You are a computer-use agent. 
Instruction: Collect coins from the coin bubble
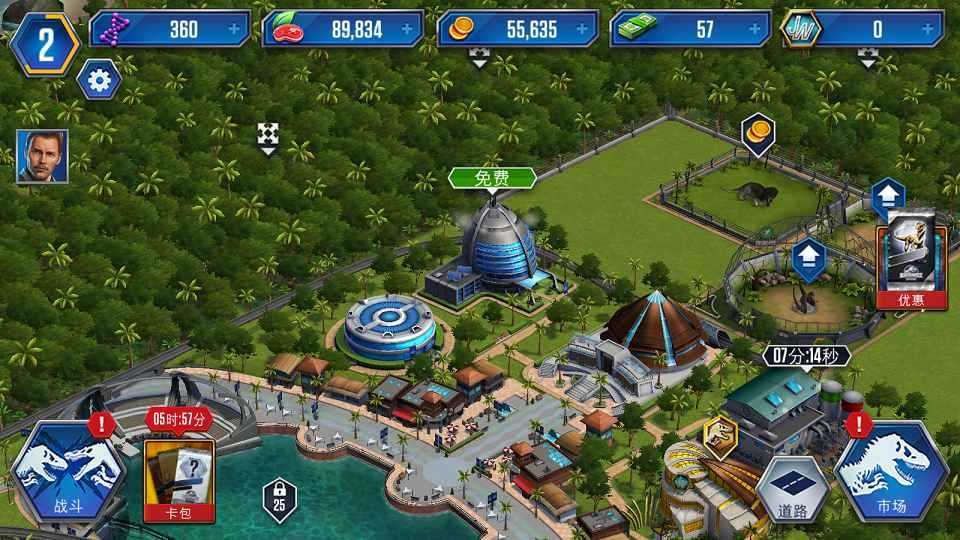pyautogui.click(x=758, y=134)
